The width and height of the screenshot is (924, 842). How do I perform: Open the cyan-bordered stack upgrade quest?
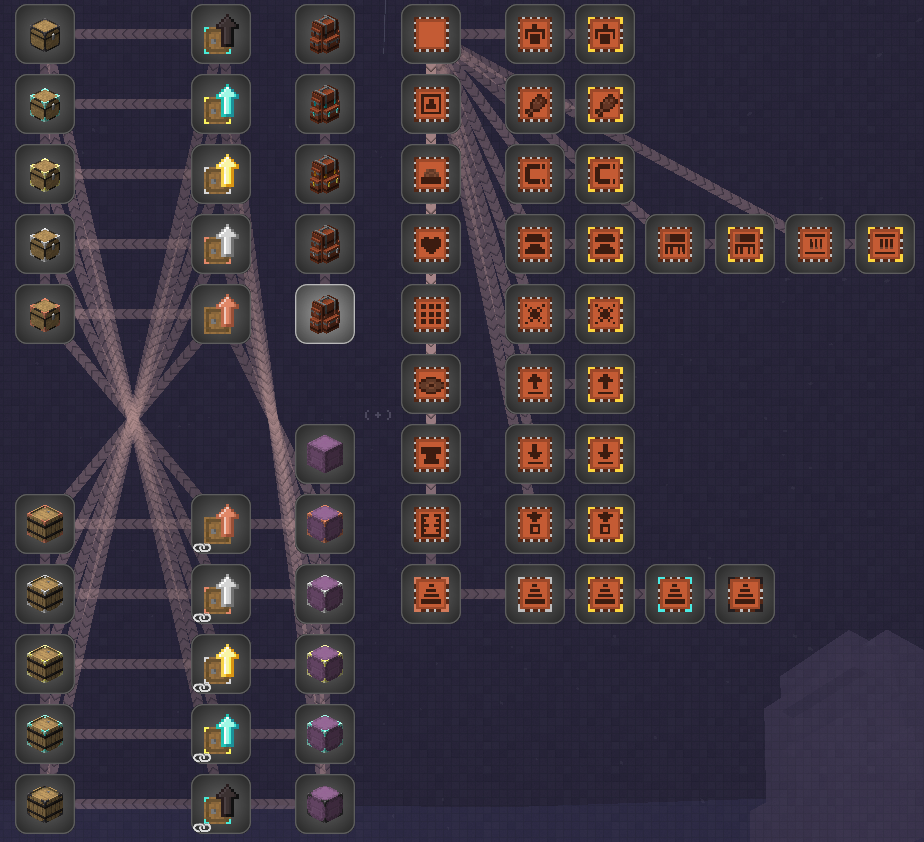(675, 594)
